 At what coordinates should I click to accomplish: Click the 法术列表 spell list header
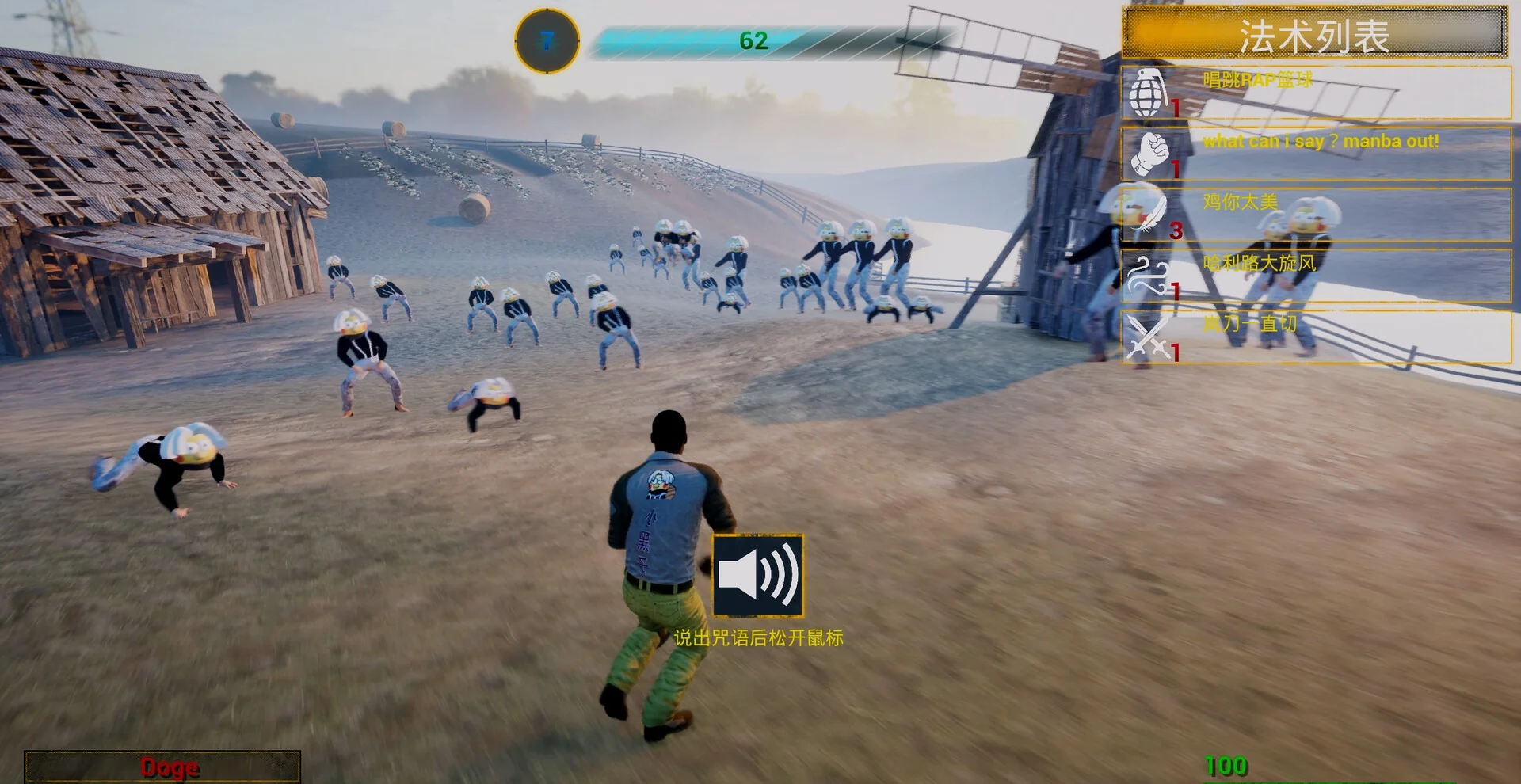1314,33
